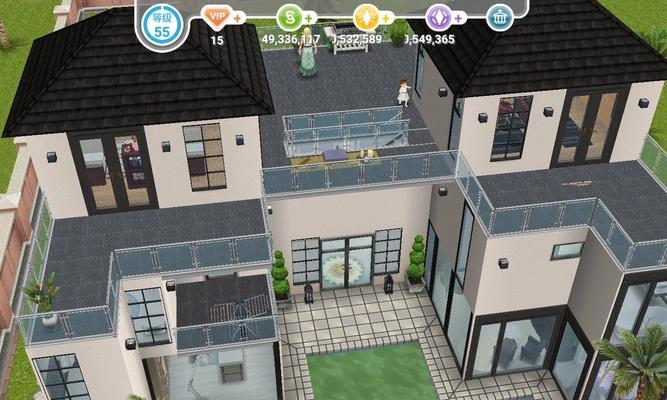
Task: Select the yellow Lifestyle Points icon
Action: pyautogui.click(x=366, y=17)
